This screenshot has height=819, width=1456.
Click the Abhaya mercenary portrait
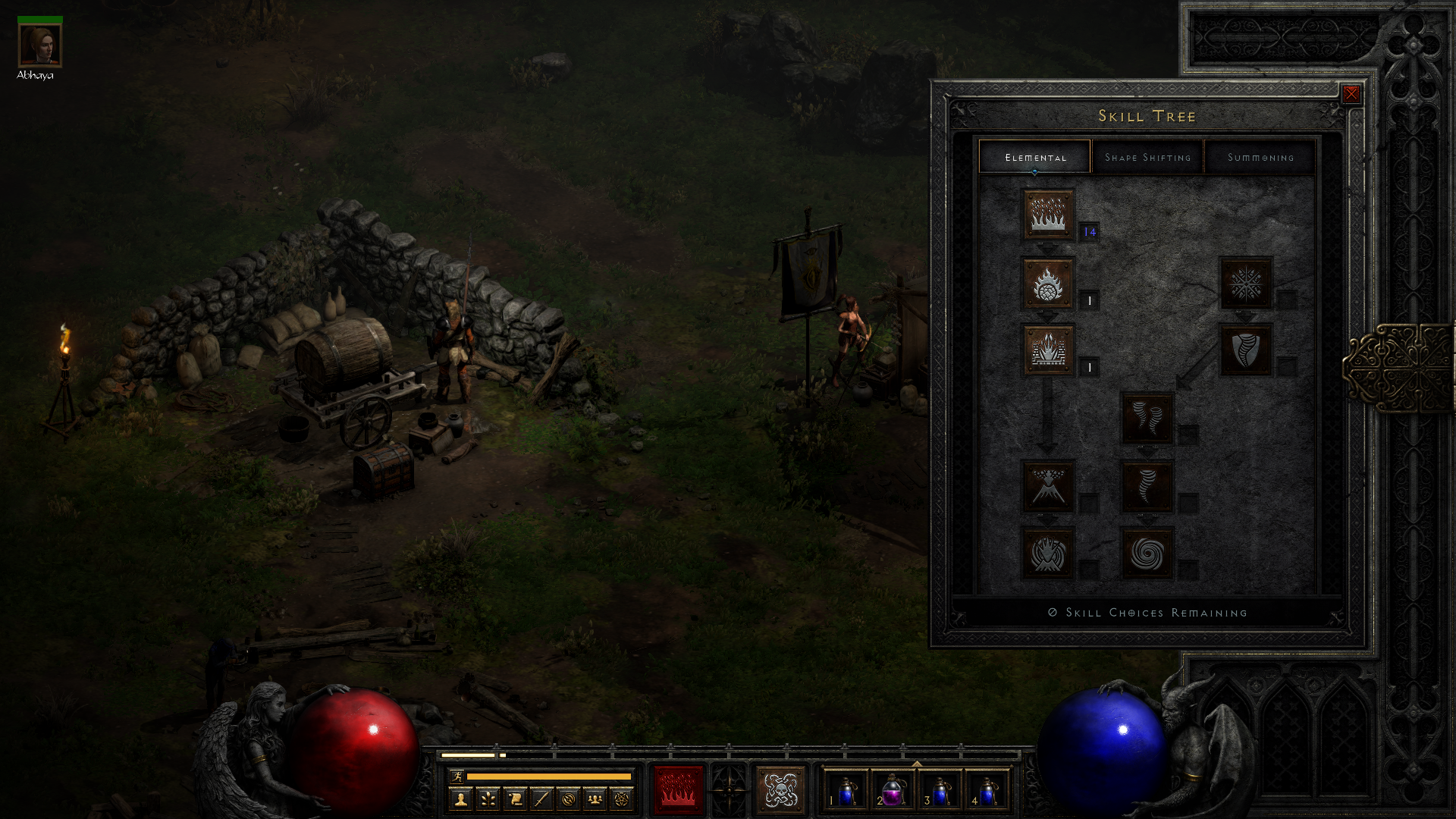39,45
